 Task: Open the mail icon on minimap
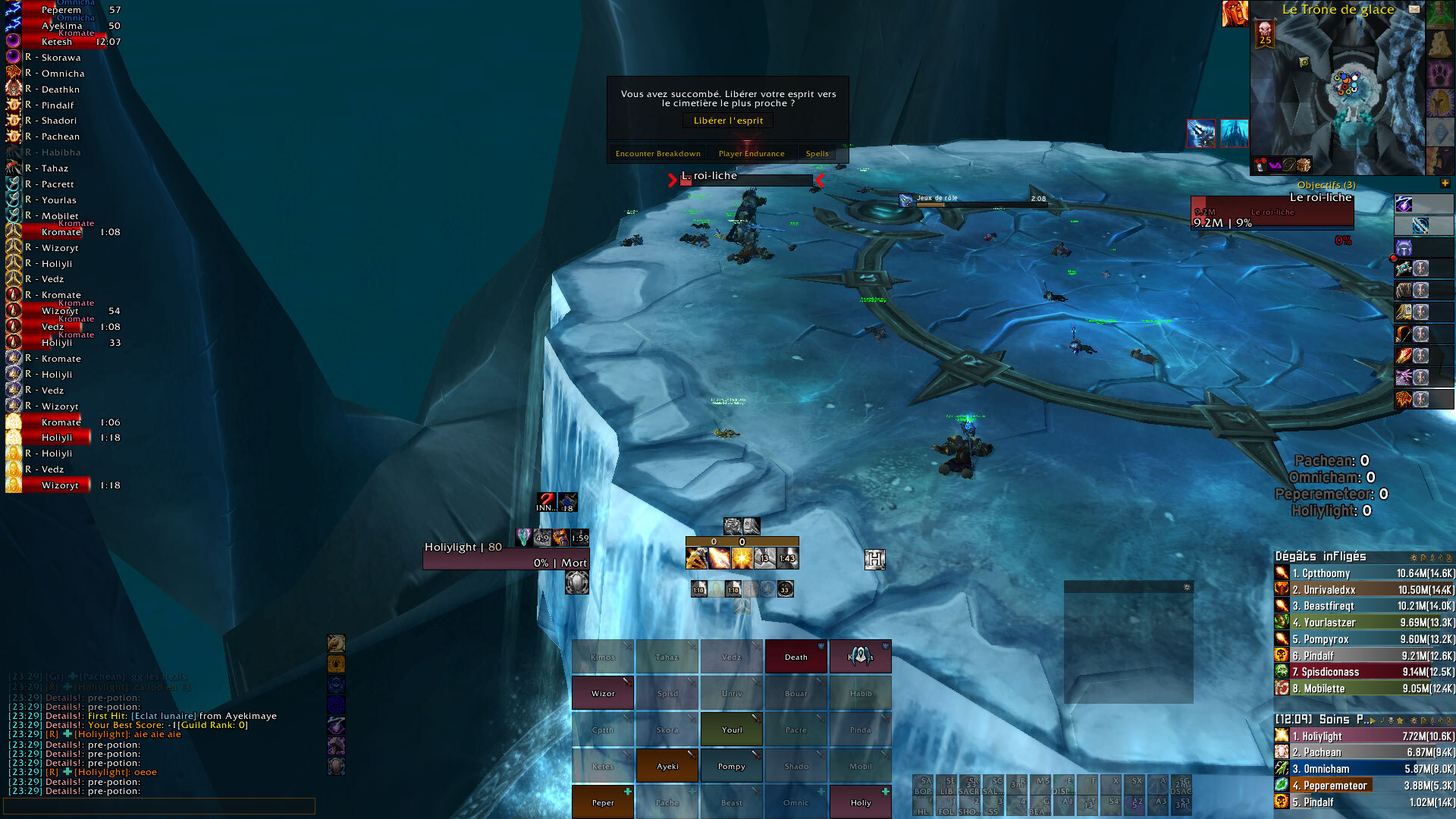coord(1414,9)
